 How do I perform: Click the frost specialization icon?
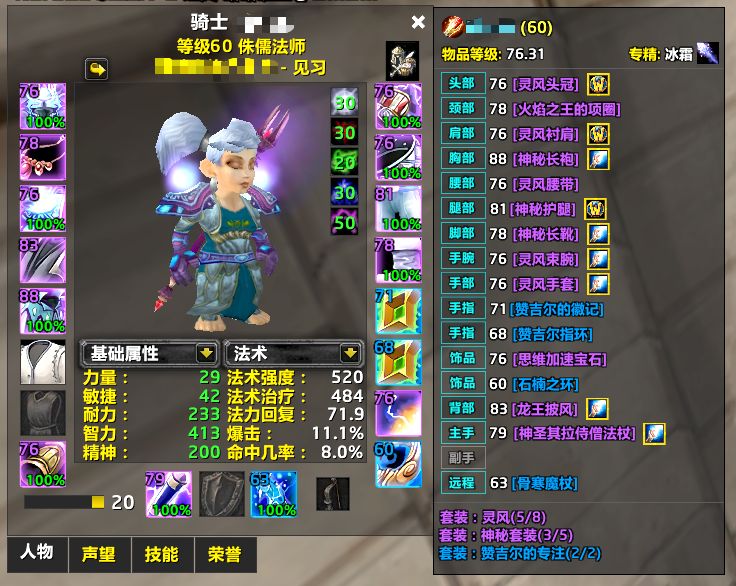click(x=707, y=54)
